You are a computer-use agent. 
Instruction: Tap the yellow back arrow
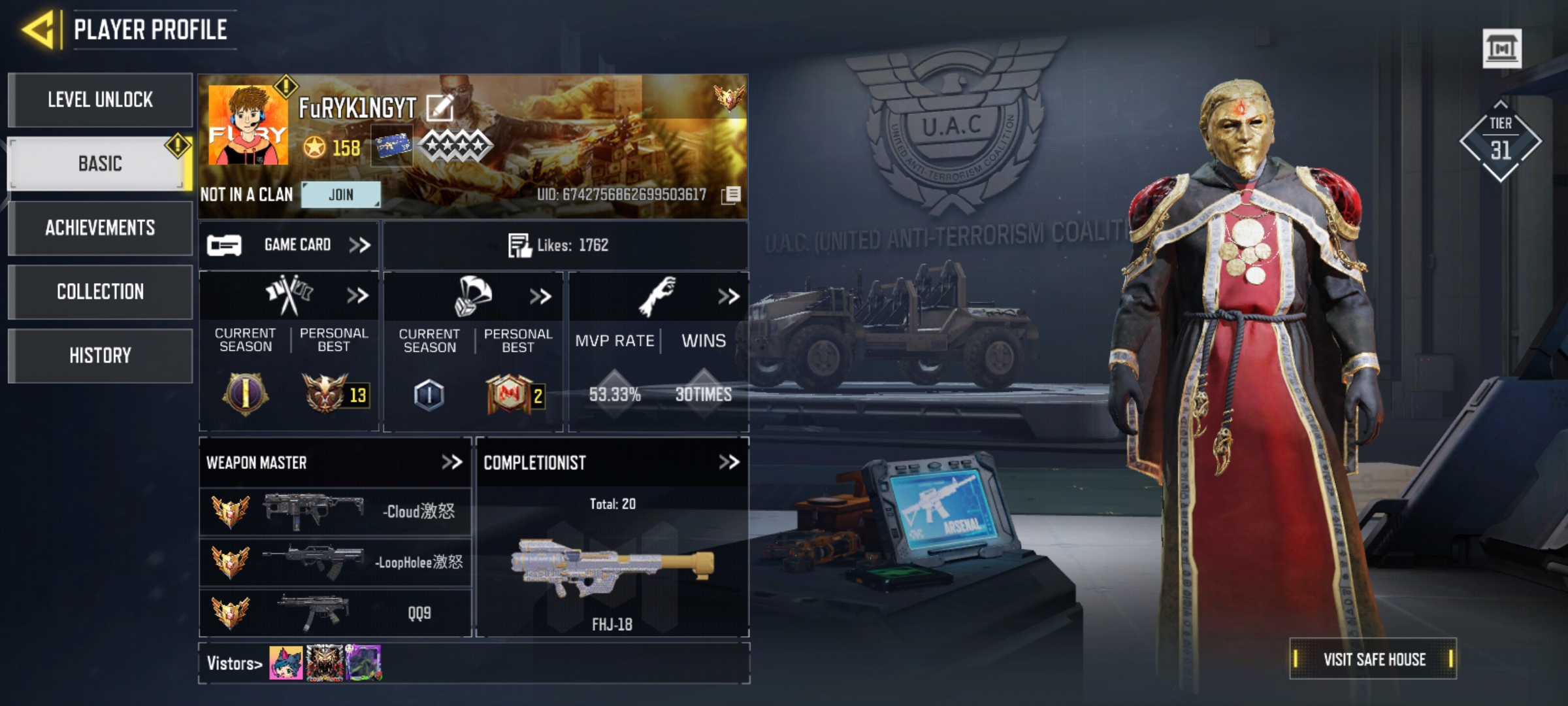(x=39, y=29)
